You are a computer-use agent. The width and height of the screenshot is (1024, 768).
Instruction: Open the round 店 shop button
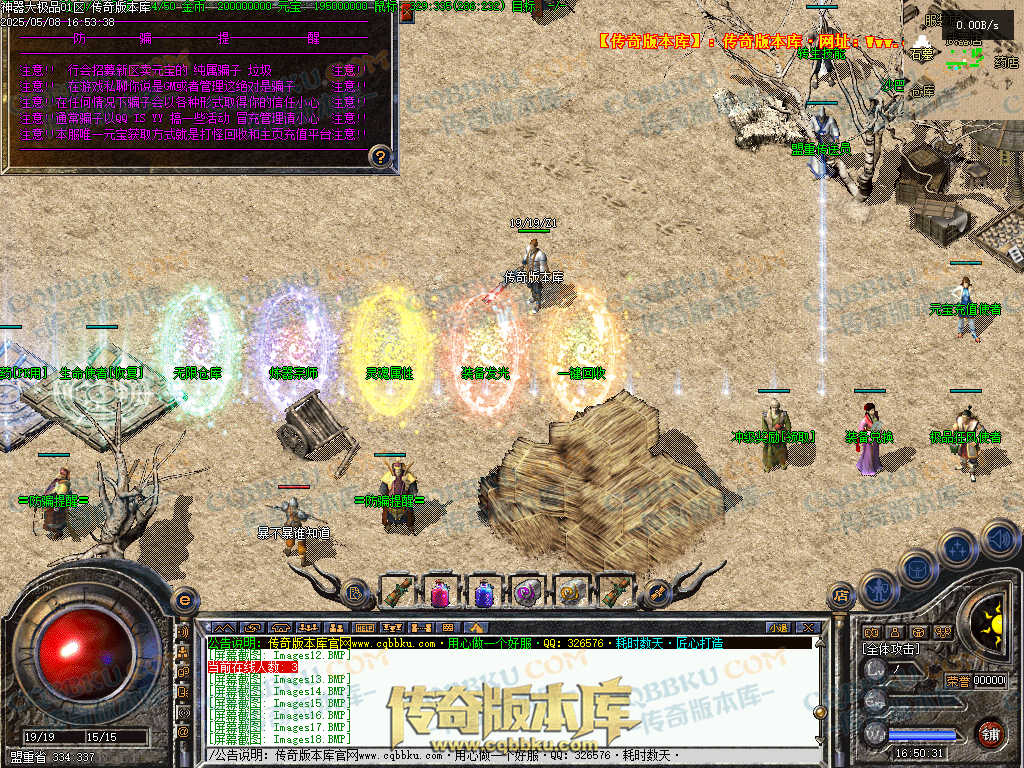[842, 594]
